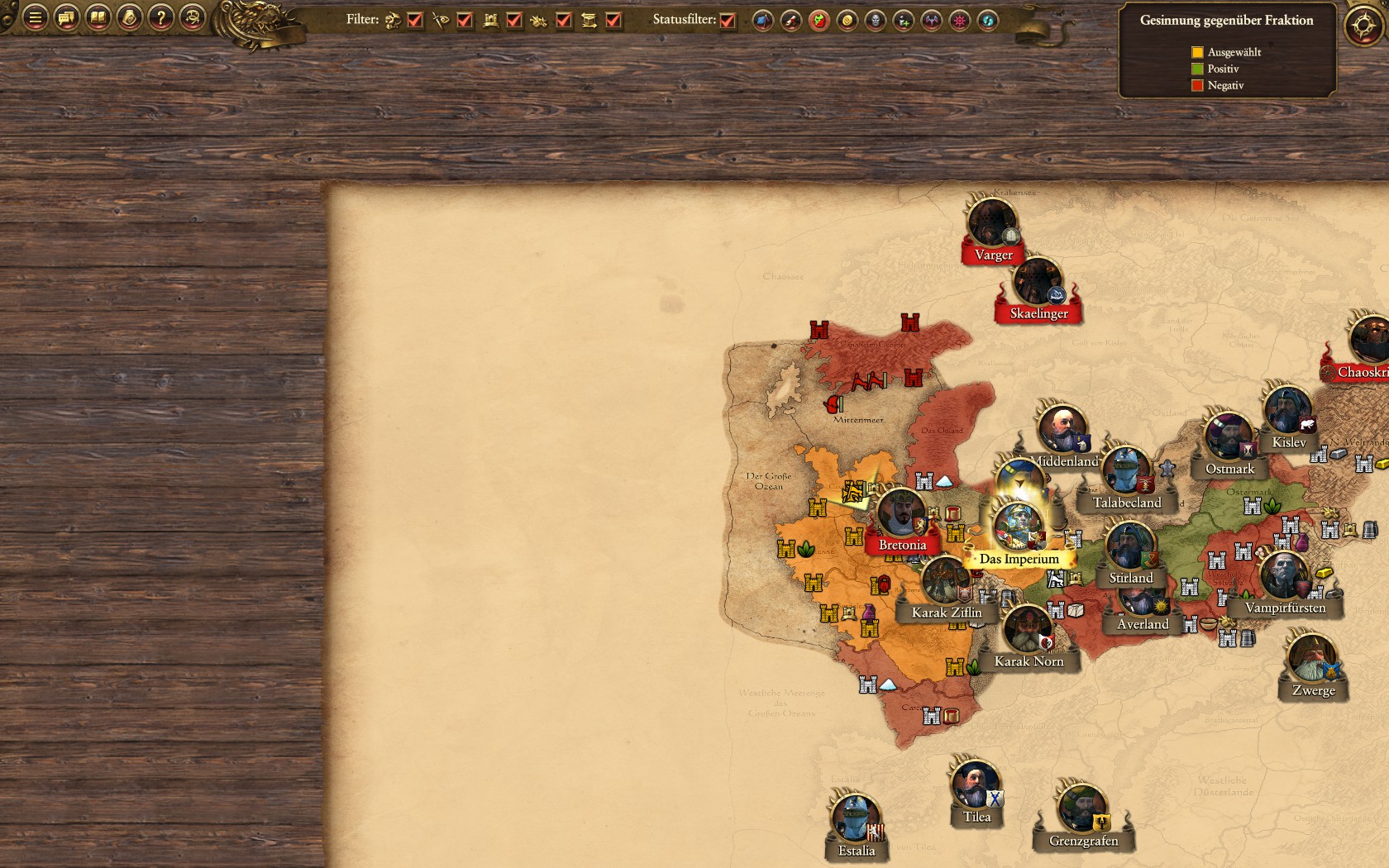Click the question mark help button
This screenshot has height=868, width=1389.
[160, 17]
